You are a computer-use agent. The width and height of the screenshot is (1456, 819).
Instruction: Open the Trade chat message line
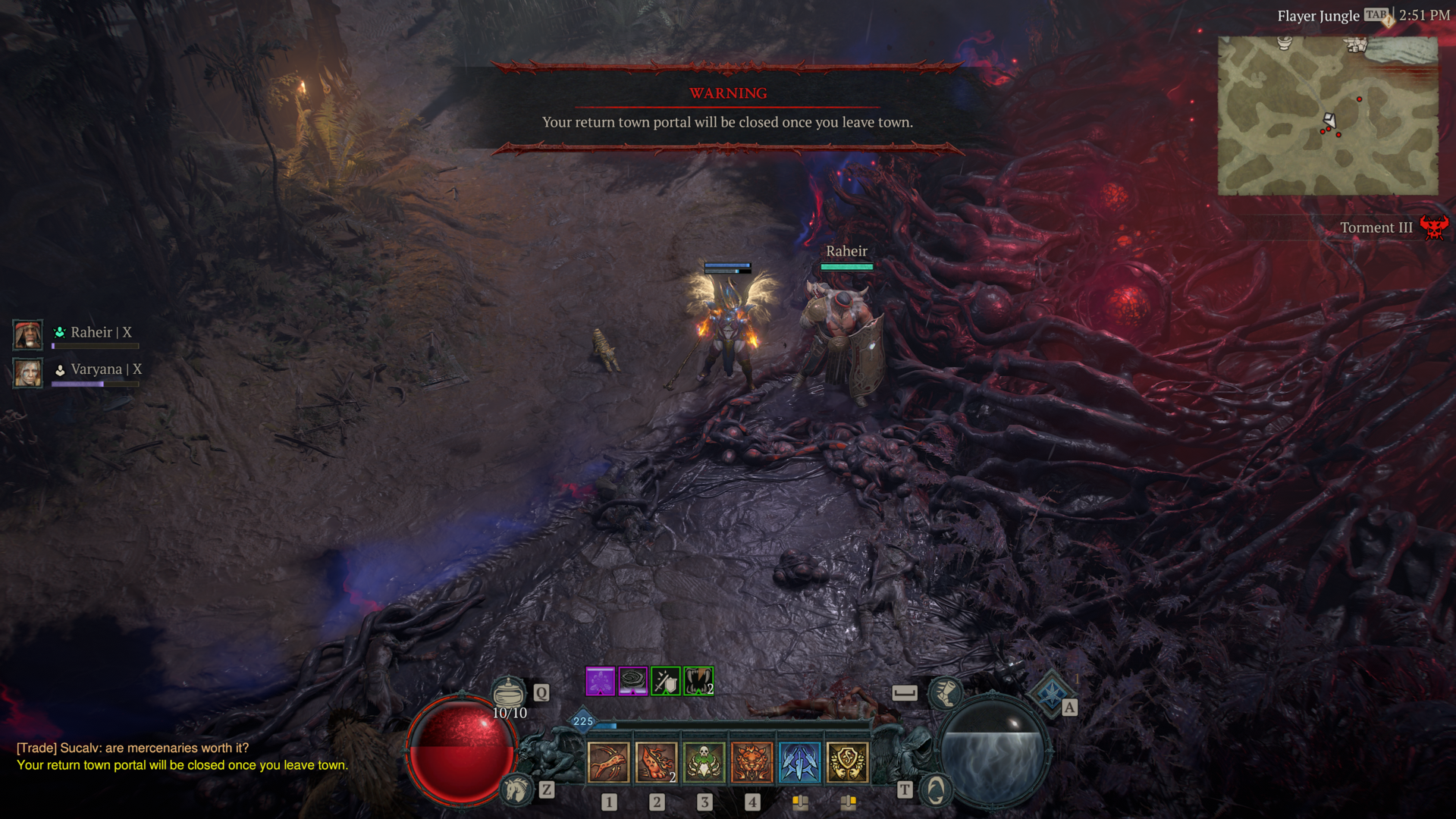(133, 748)
